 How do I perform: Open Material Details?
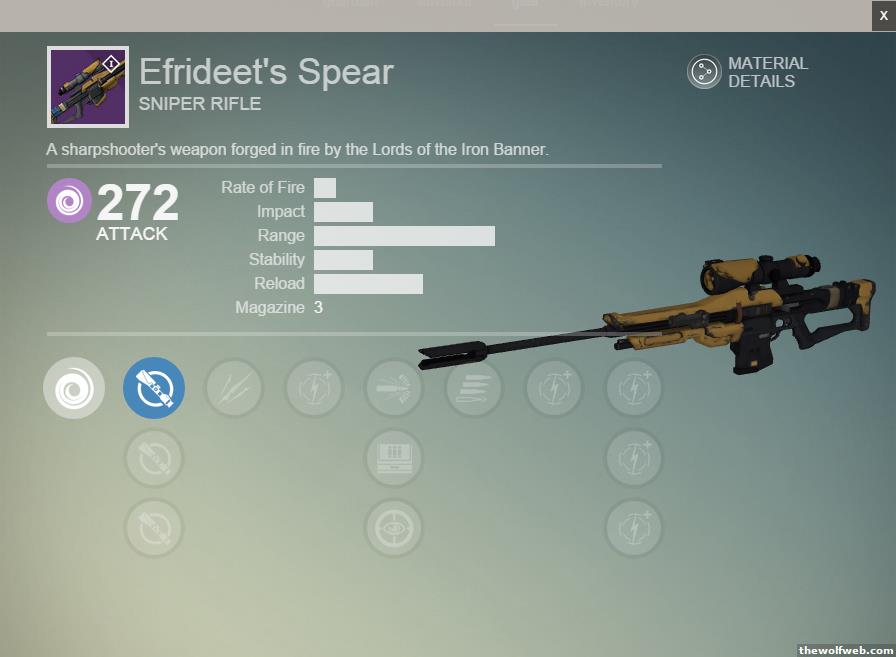point(704,72)
